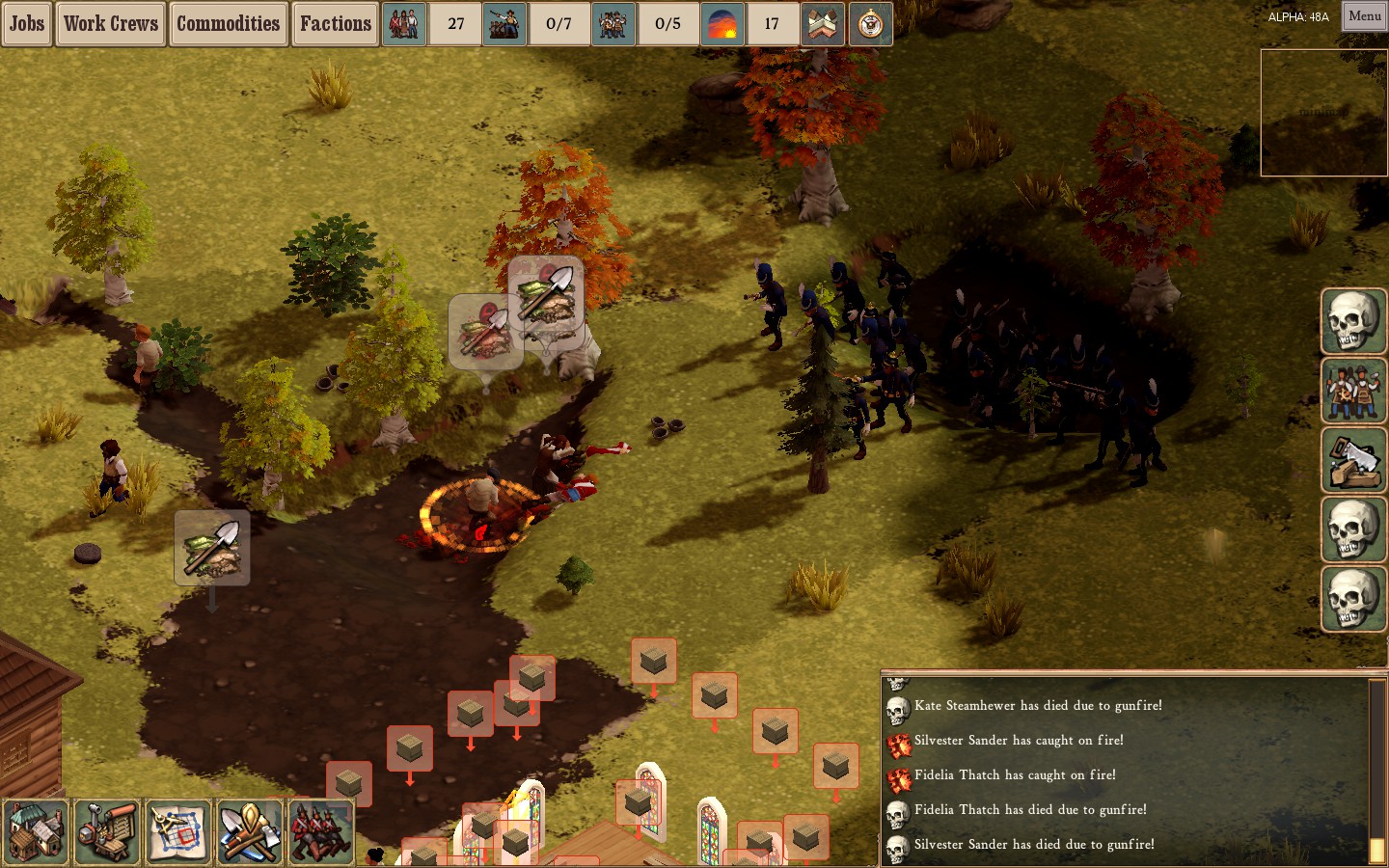
Task: Click the minimap in top-right corner
Action: coord(1322,113)
